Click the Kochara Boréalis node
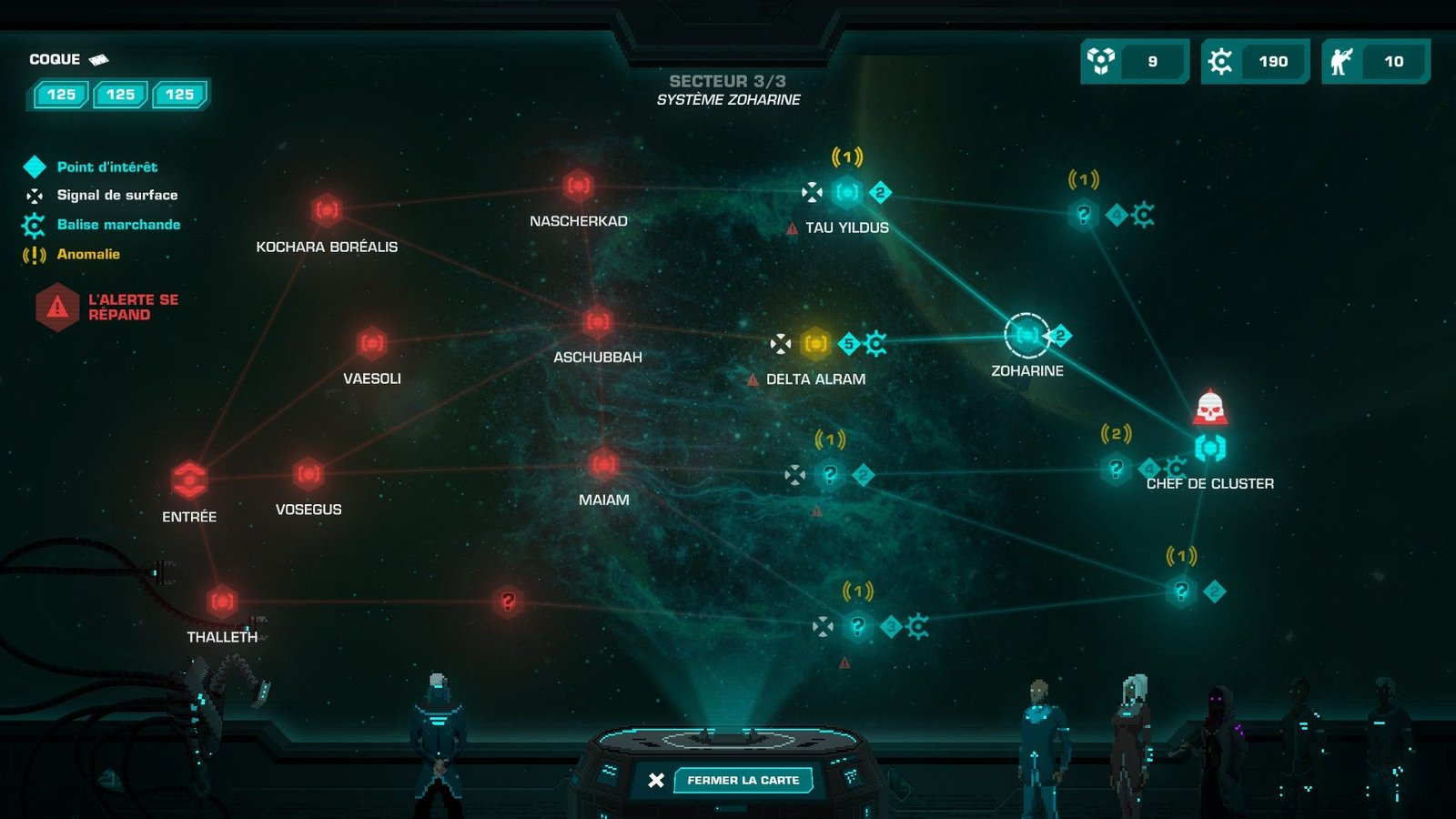The image size is (1456, 819). pos(327,211)
